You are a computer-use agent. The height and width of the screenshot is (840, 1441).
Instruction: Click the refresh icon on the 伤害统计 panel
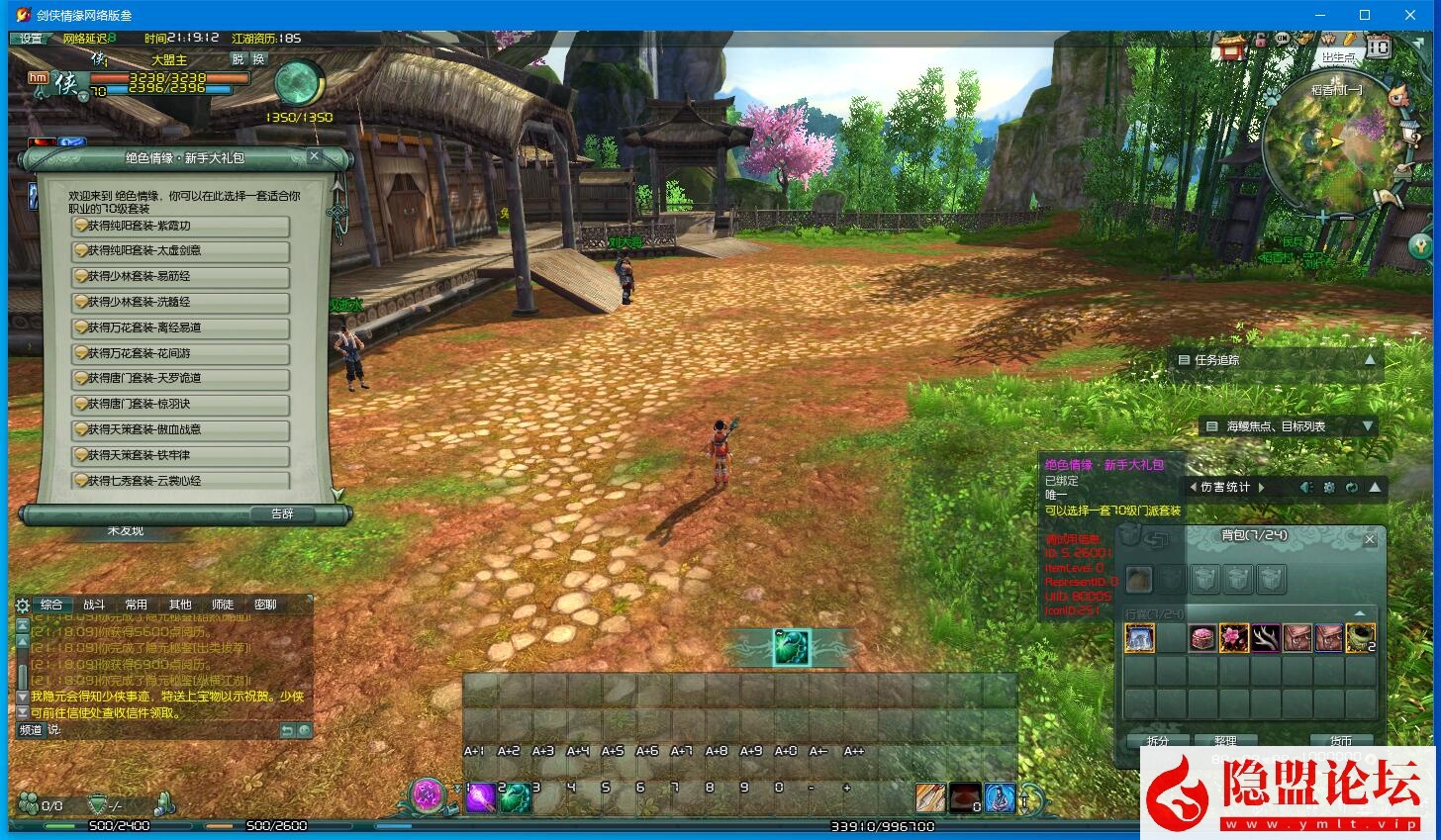click(1352, 487)
